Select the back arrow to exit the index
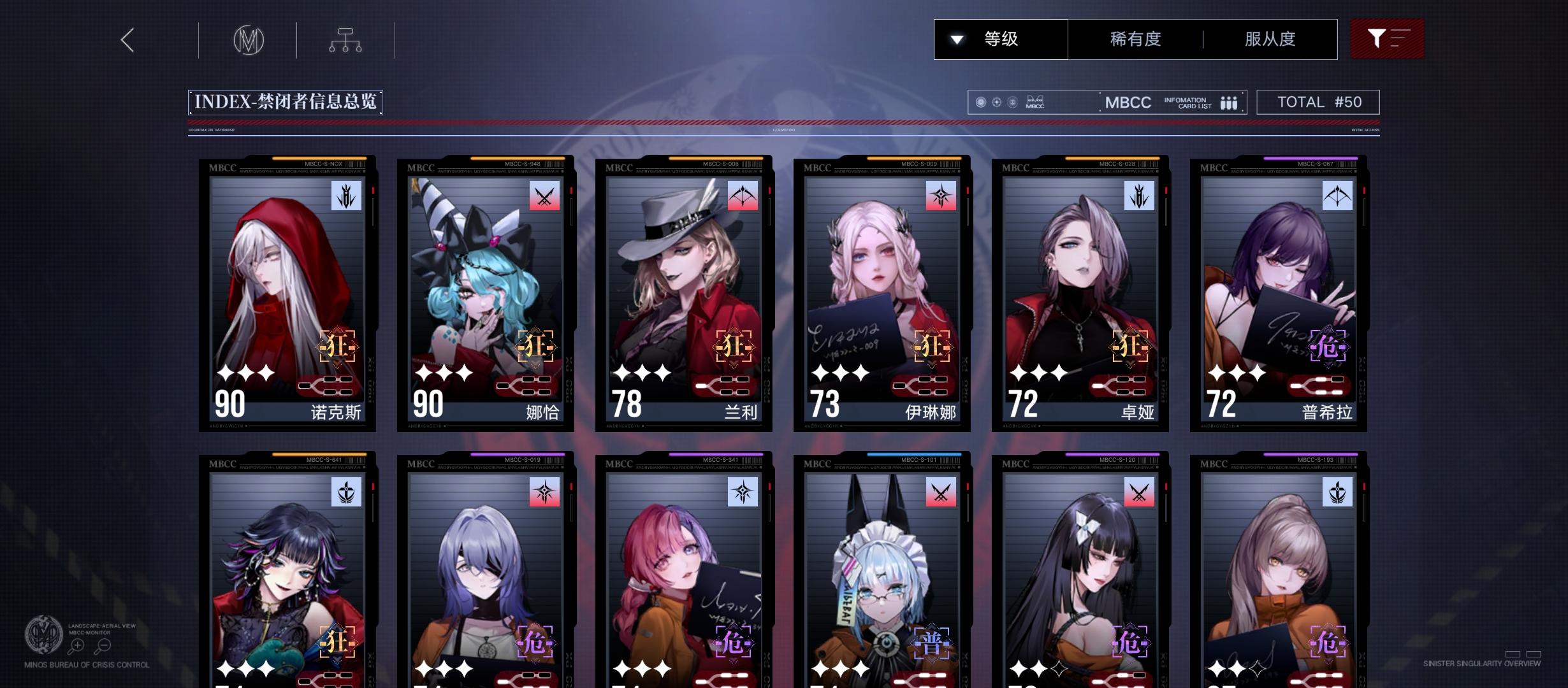This screenshot has width=1568, height=688. 126,39
